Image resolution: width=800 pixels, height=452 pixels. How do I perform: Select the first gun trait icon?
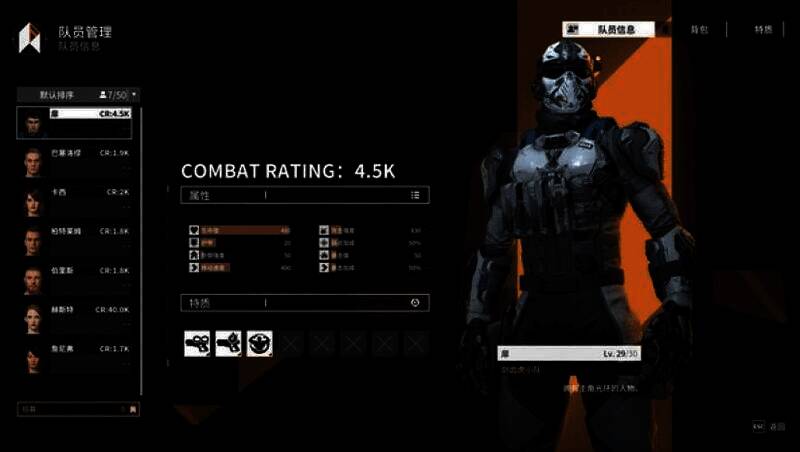coord(197,344)
